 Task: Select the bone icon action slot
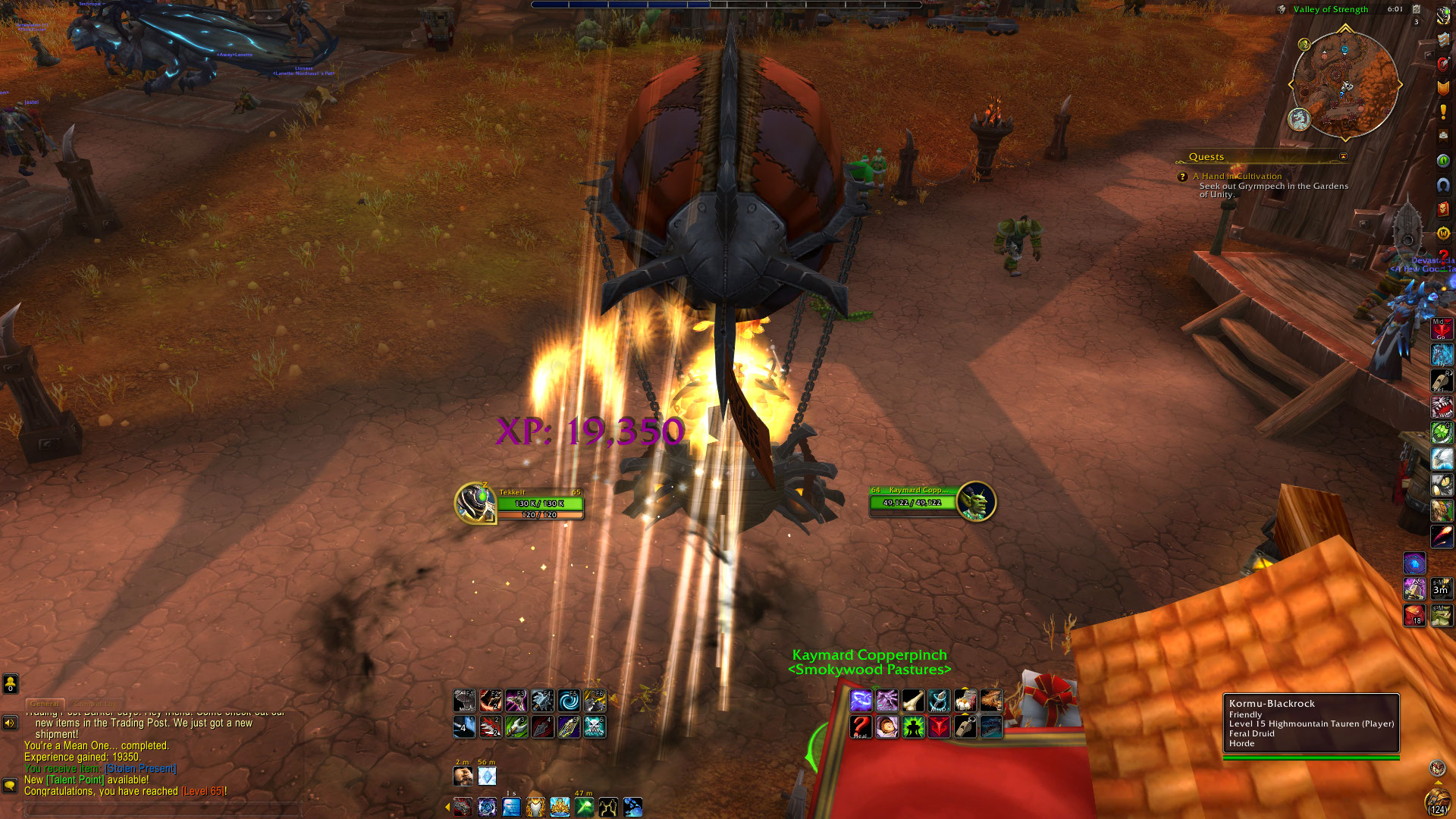(912, 701)
